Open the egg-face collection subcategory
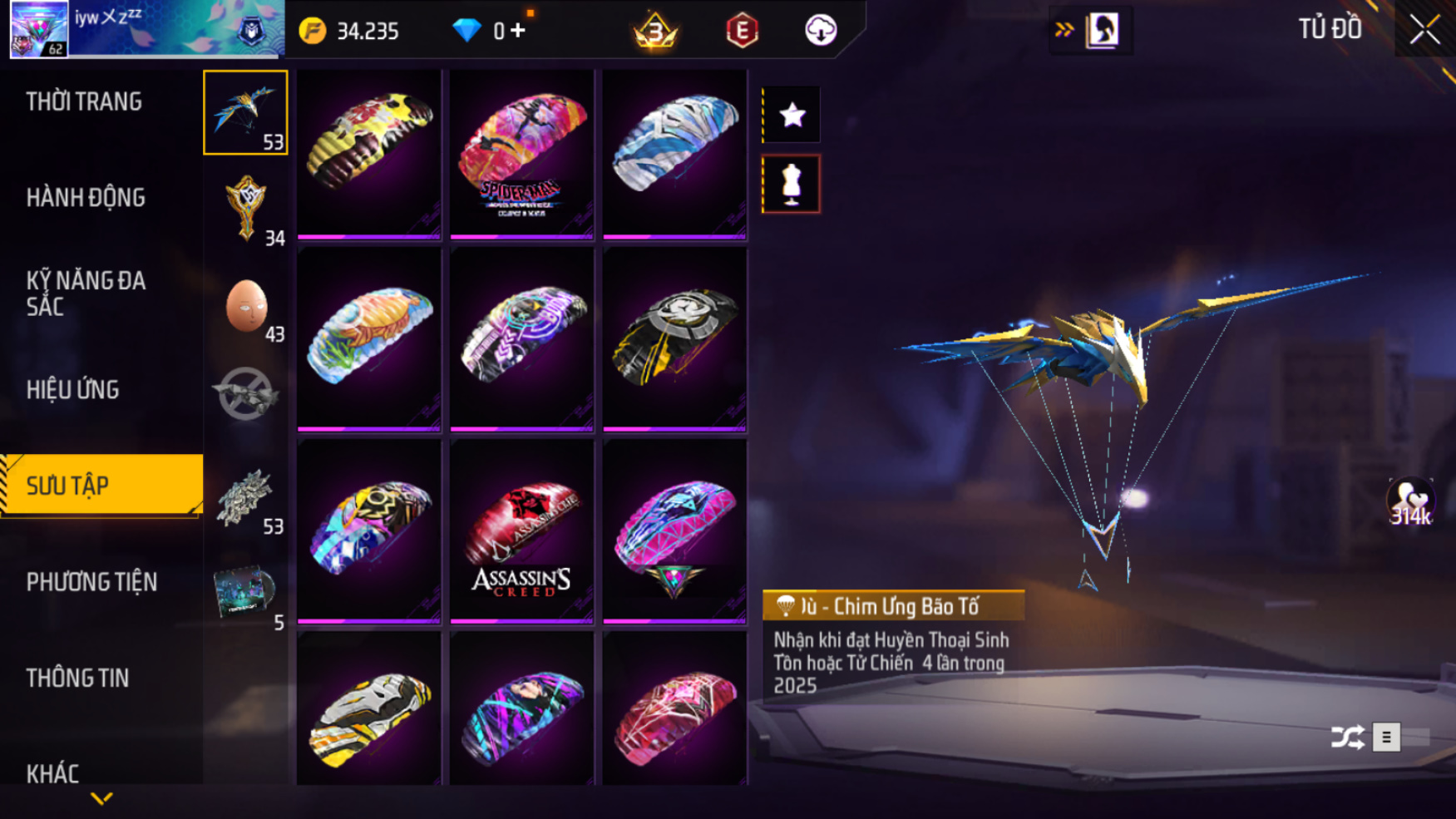1456x819 pixels. 246,306
